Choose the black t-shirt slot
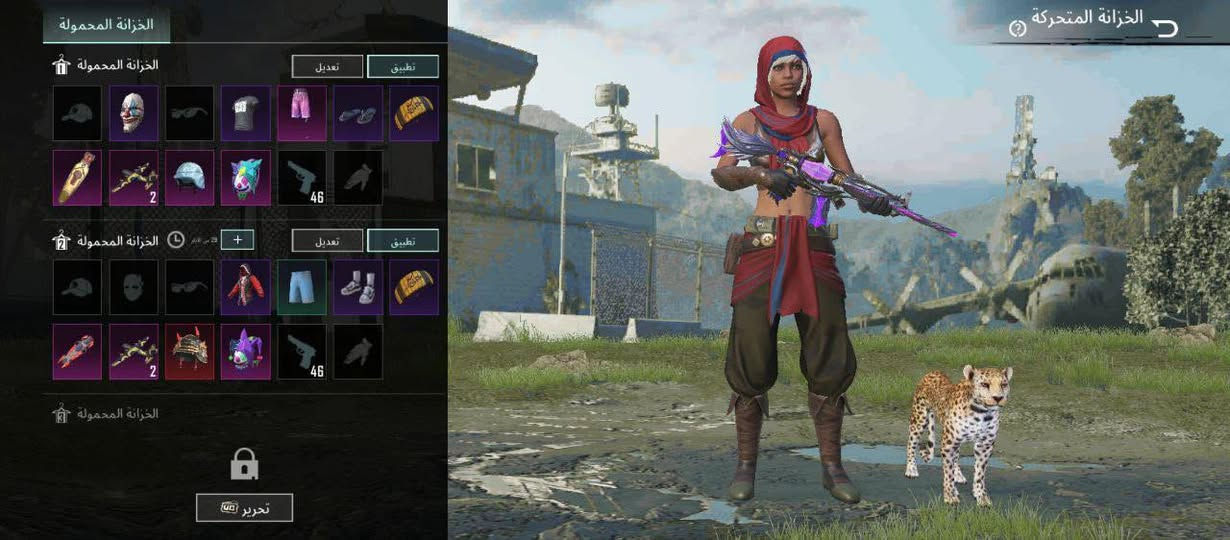This screenshot has width=1230, height=540. [245, 113]
